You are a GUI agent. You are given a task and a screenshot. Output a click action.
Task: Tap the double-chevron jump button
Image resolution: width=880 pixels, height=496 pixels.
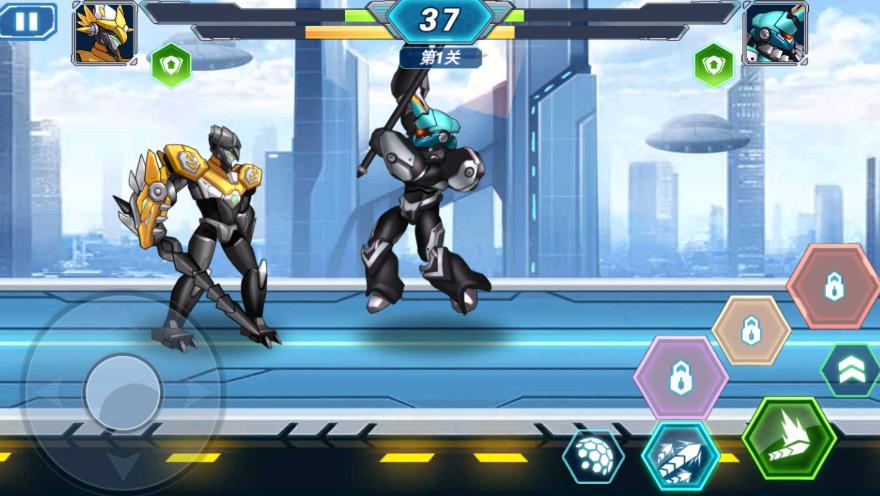851,370
